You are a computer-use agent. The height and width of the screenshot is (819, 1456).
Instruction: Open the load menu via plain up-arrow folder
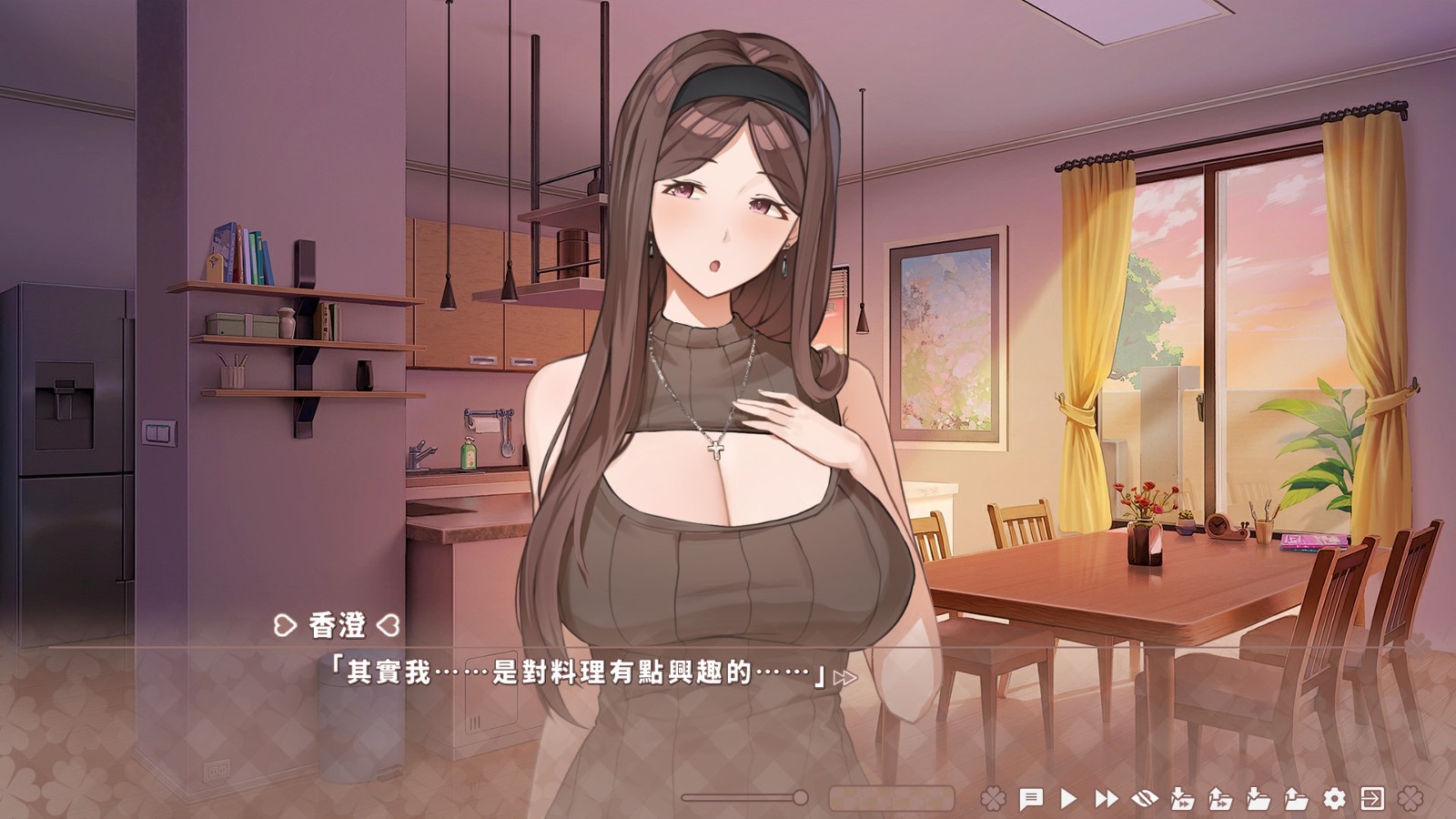click(1296, 799)
